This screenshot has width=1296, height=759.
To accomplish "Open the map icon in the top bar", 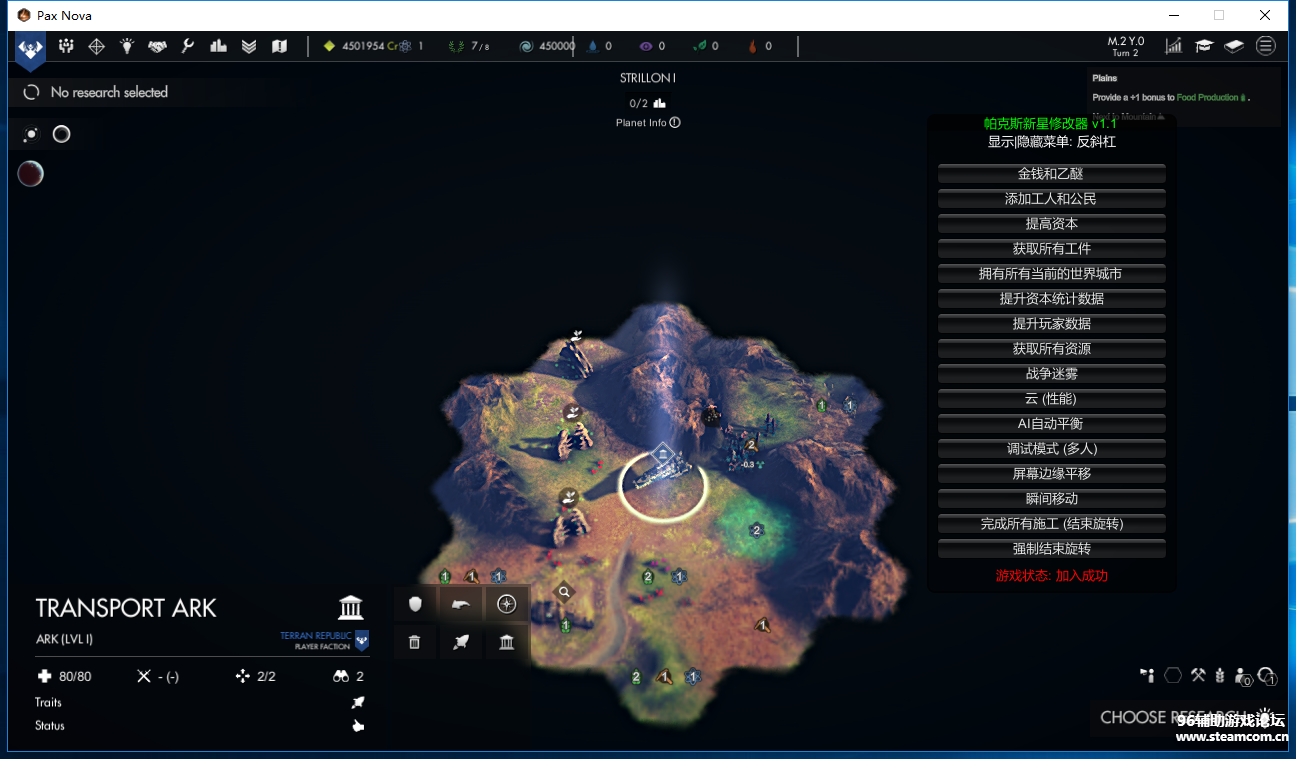I will (279, 46).
